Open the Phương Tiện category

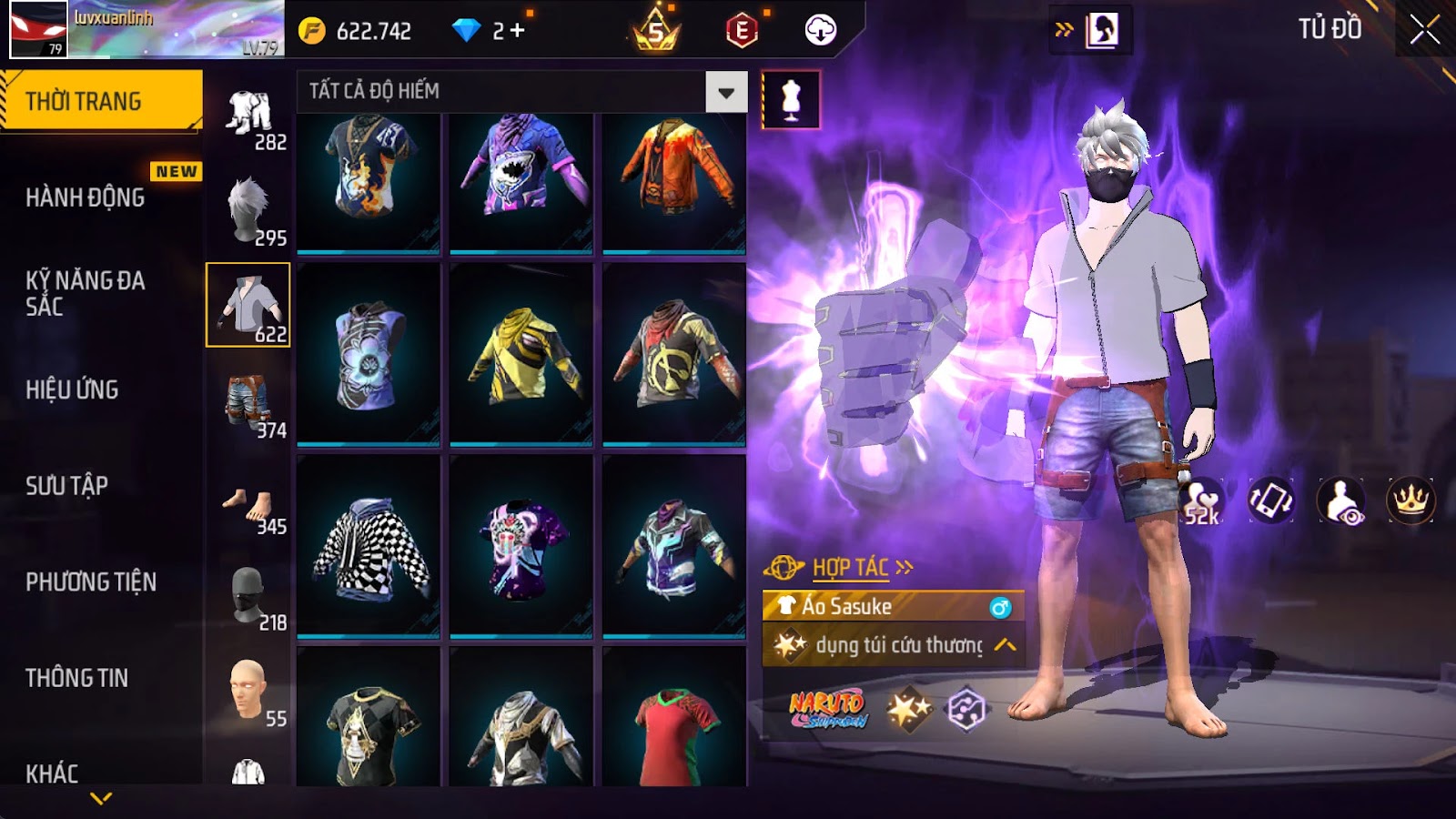click(91, 581)
